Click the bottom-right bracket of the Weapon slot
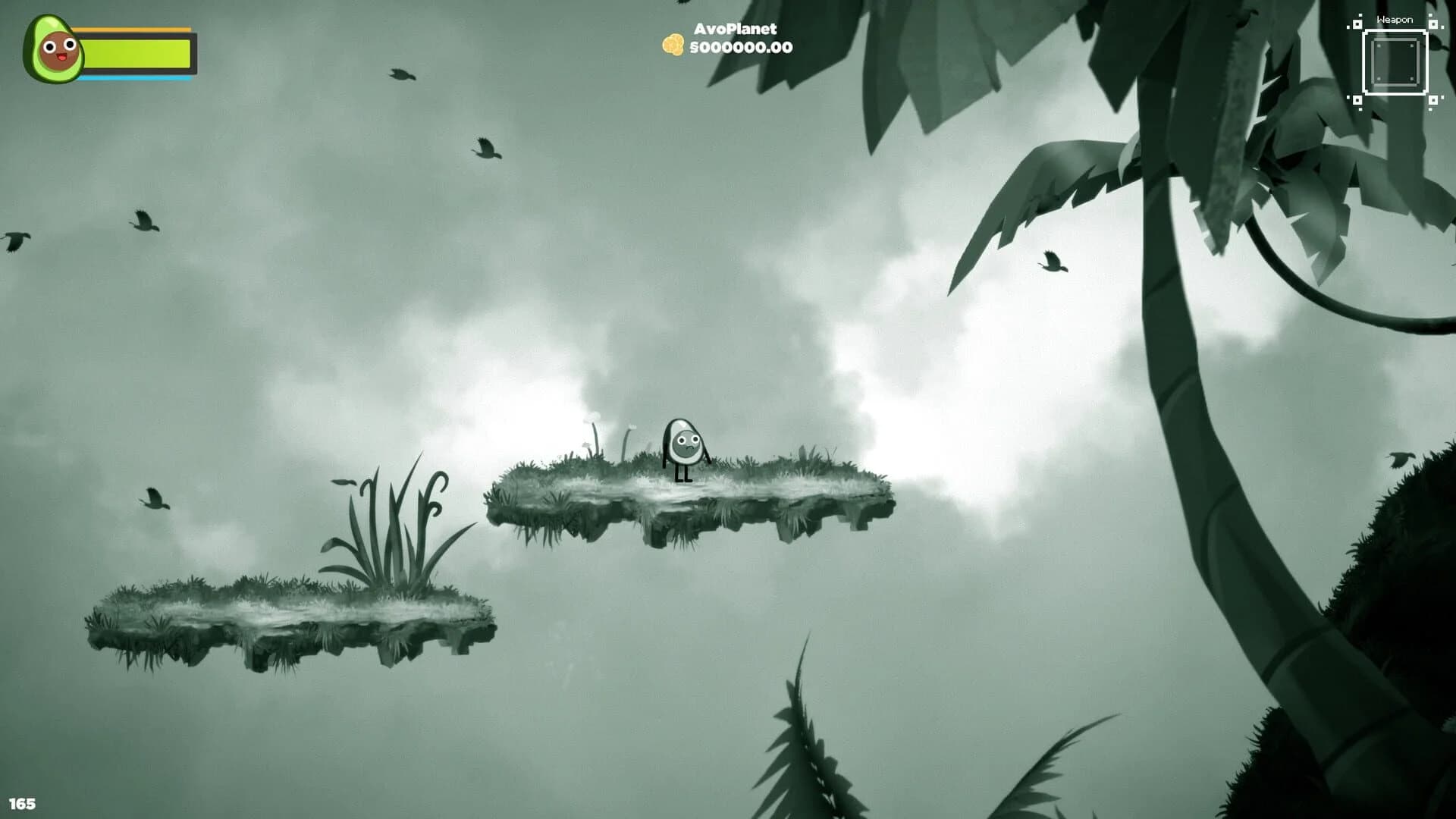 pyautogui.click(x=1432, y=100)
